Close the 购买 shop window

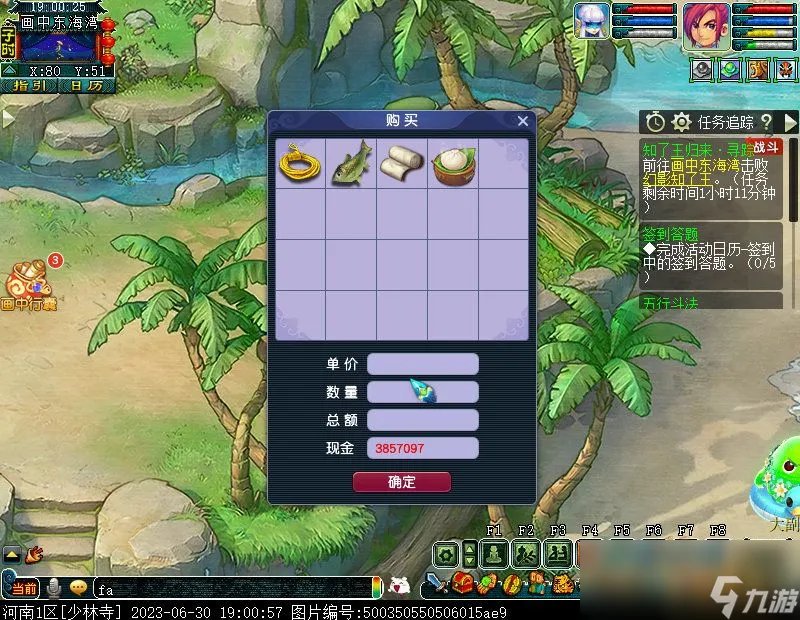click(522, 121)
